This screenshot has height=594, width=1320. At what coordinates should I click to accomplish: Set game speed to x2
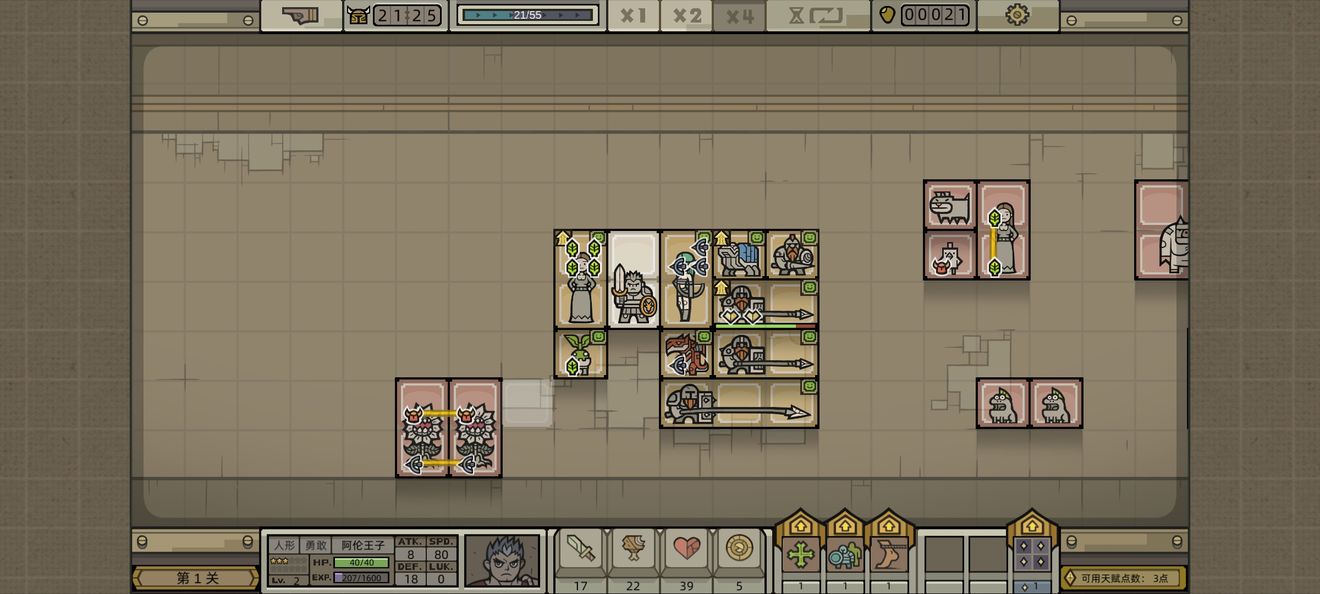click(x=687, y=16)
